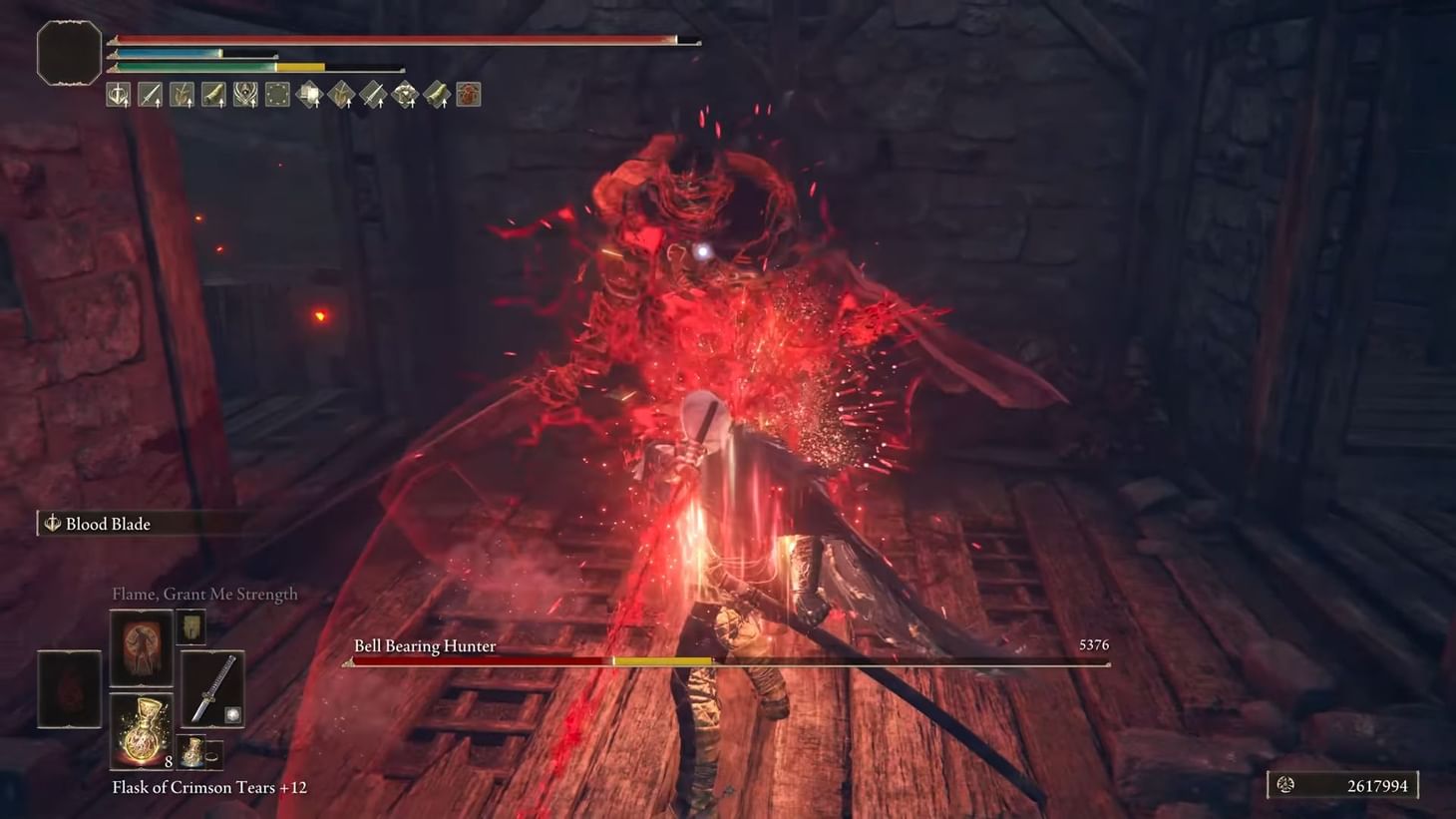Select the empty square quick-item slot
This screenshot has height=819, width=1456.
click(278, 94)
